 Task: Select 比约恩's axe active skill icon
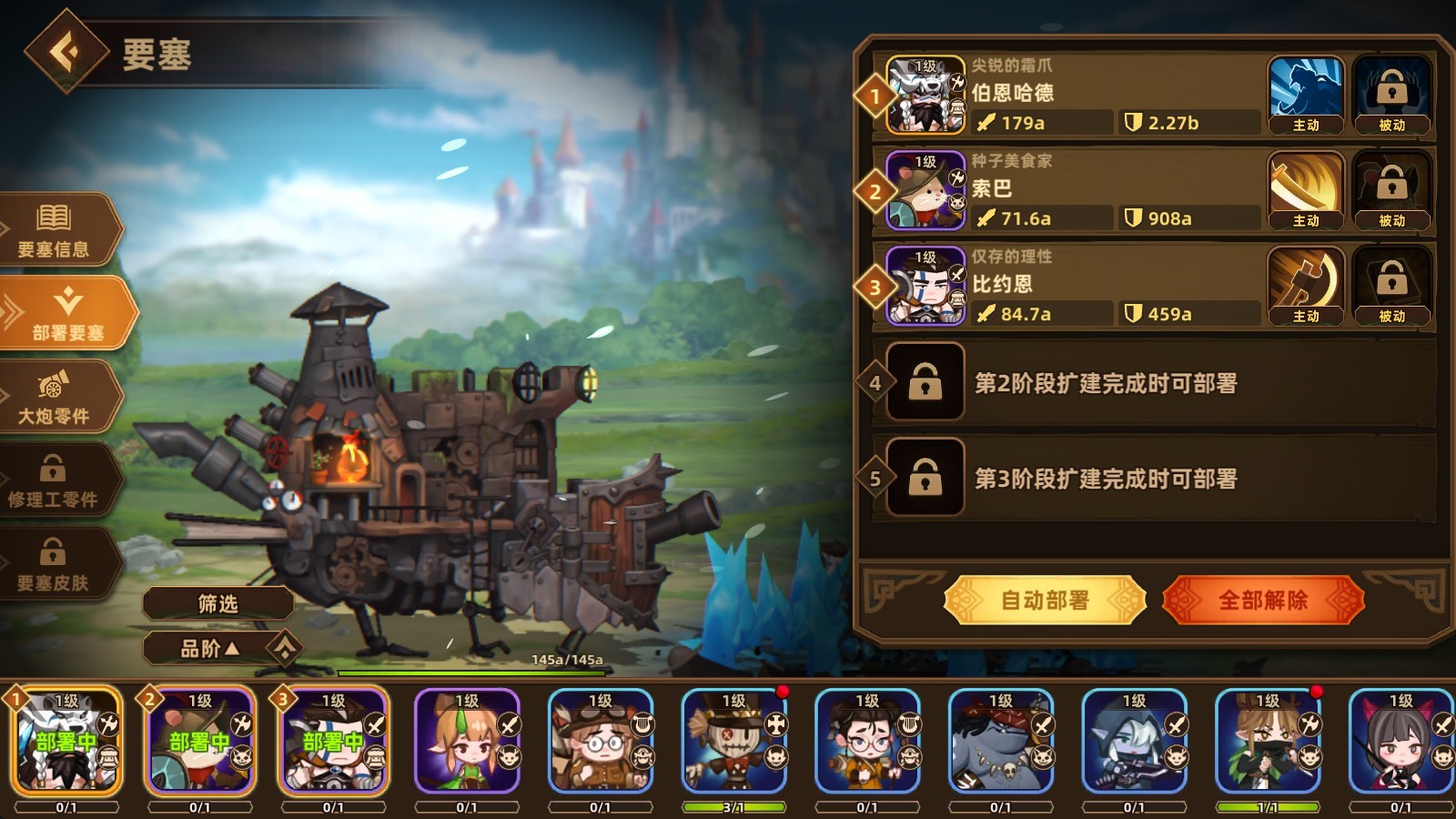[x=1306, y=285]
